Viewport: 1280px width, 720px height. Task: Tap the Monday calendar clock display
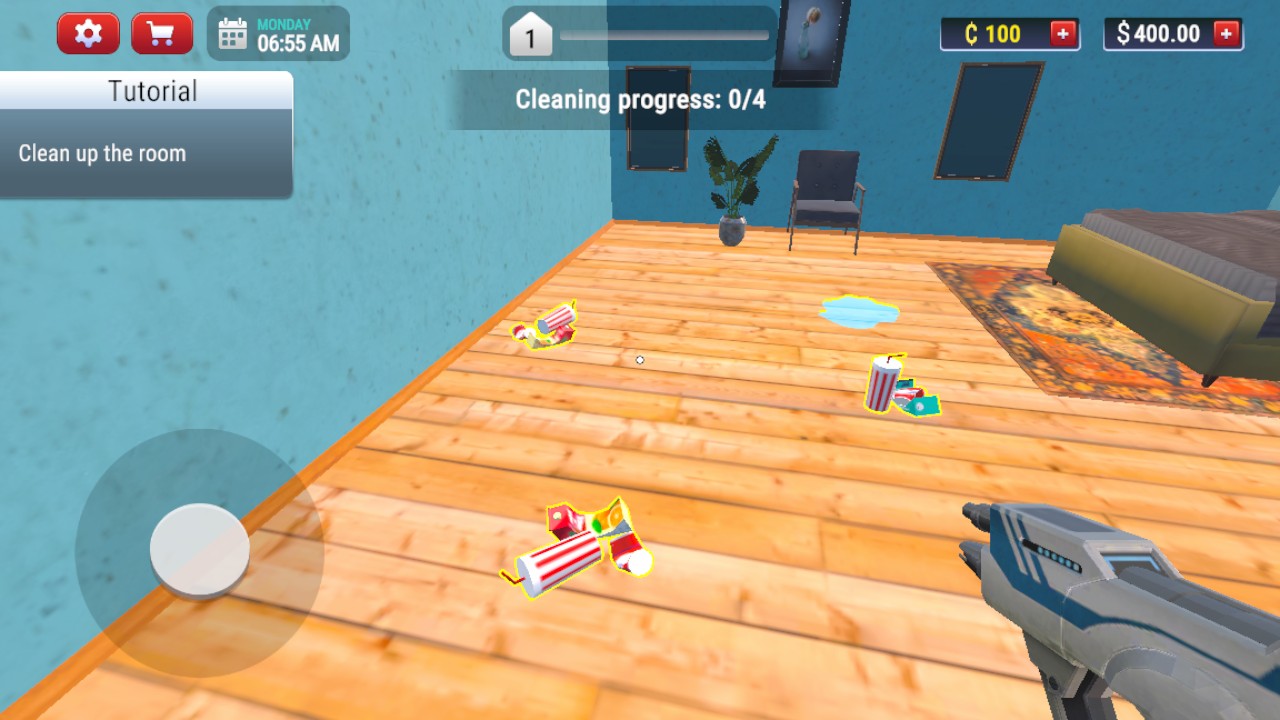pos(279,34)
